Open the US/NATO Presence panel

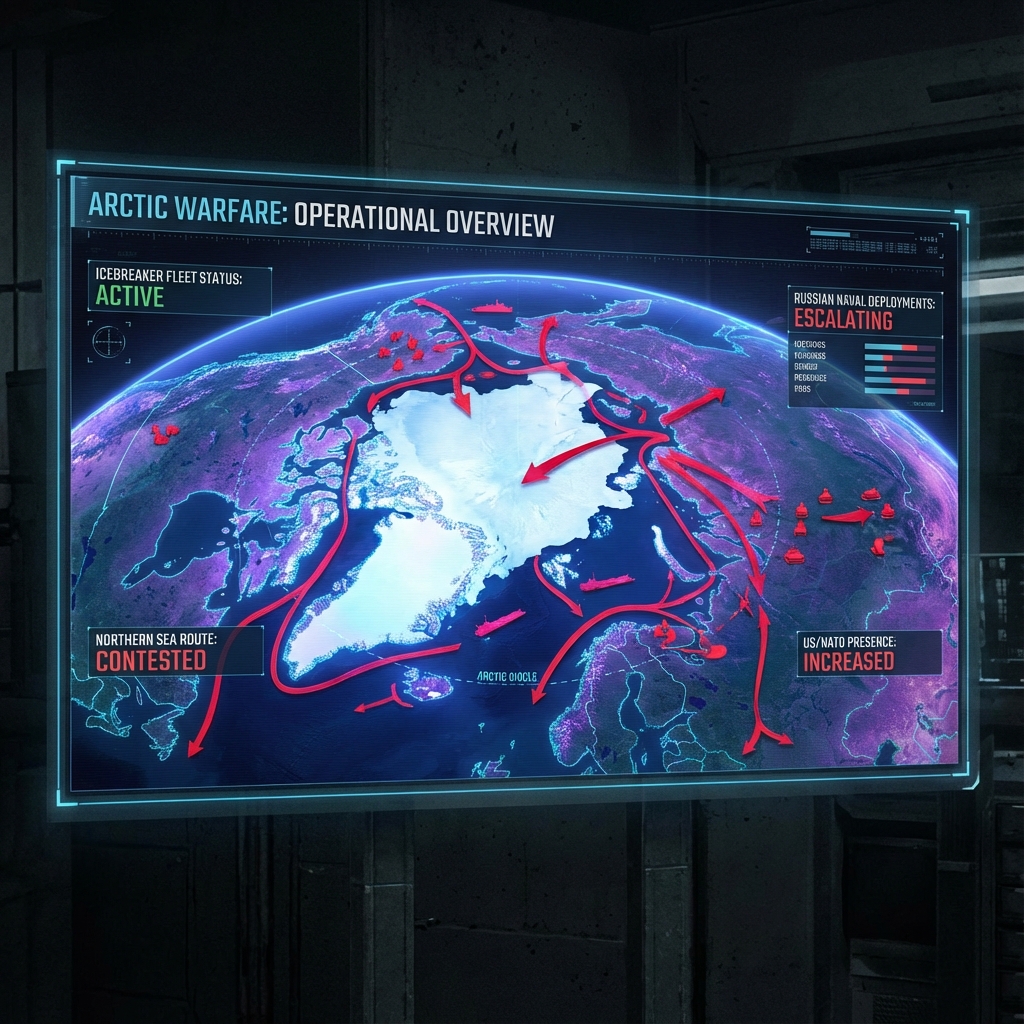pos(869,653)
